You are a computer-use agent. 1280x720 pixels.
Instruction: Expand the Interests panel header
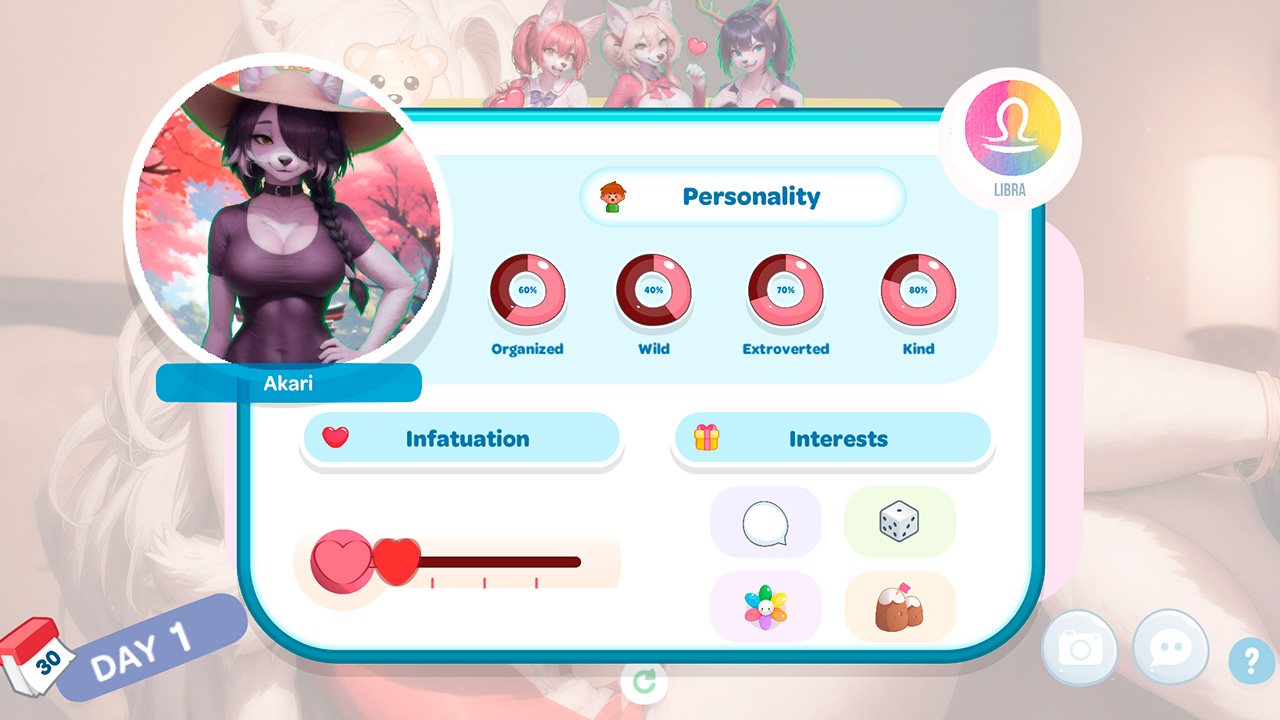[833, 438]
